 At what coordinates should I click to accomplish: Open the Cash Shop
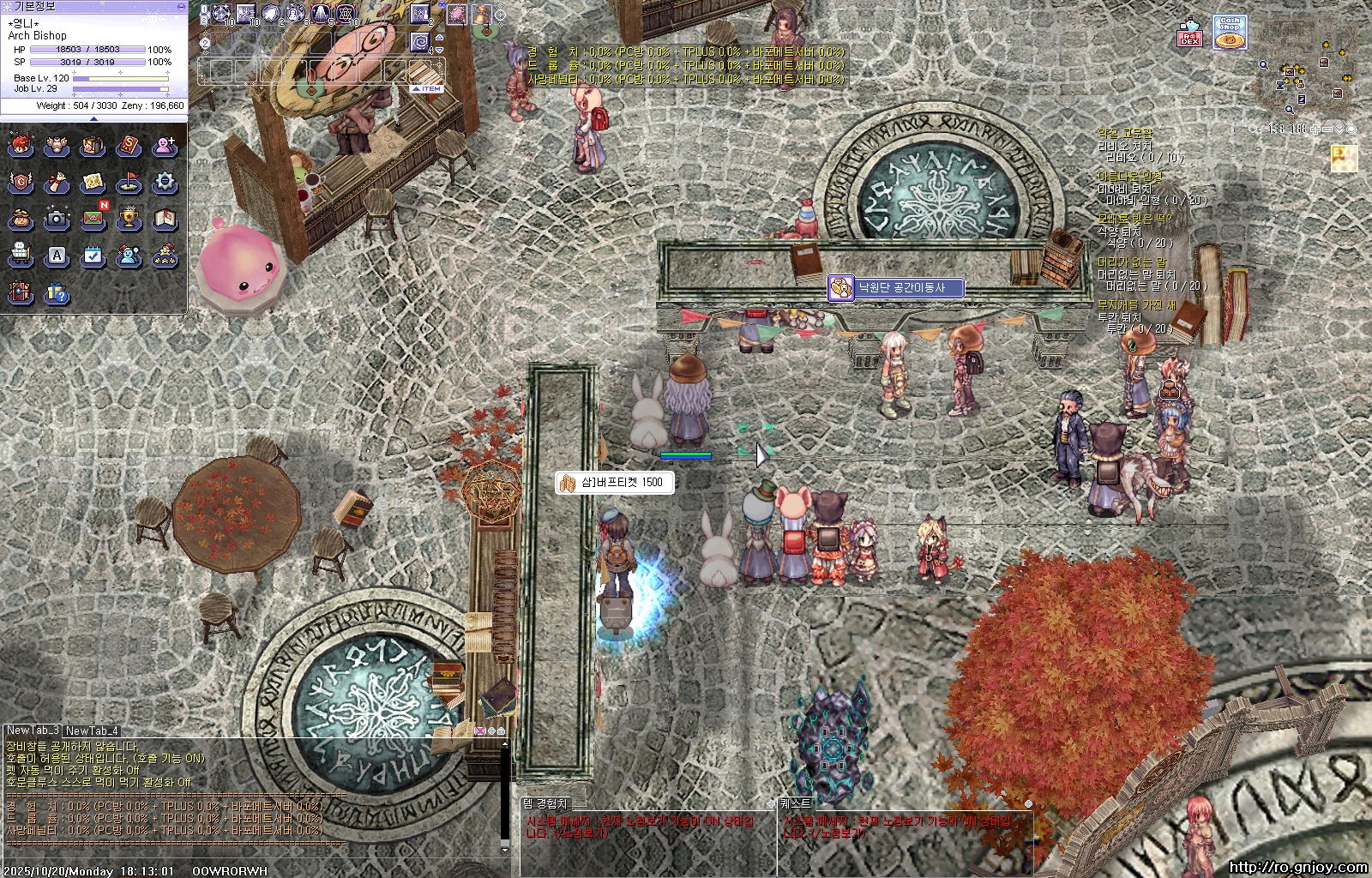click(x=1230, y=33)
